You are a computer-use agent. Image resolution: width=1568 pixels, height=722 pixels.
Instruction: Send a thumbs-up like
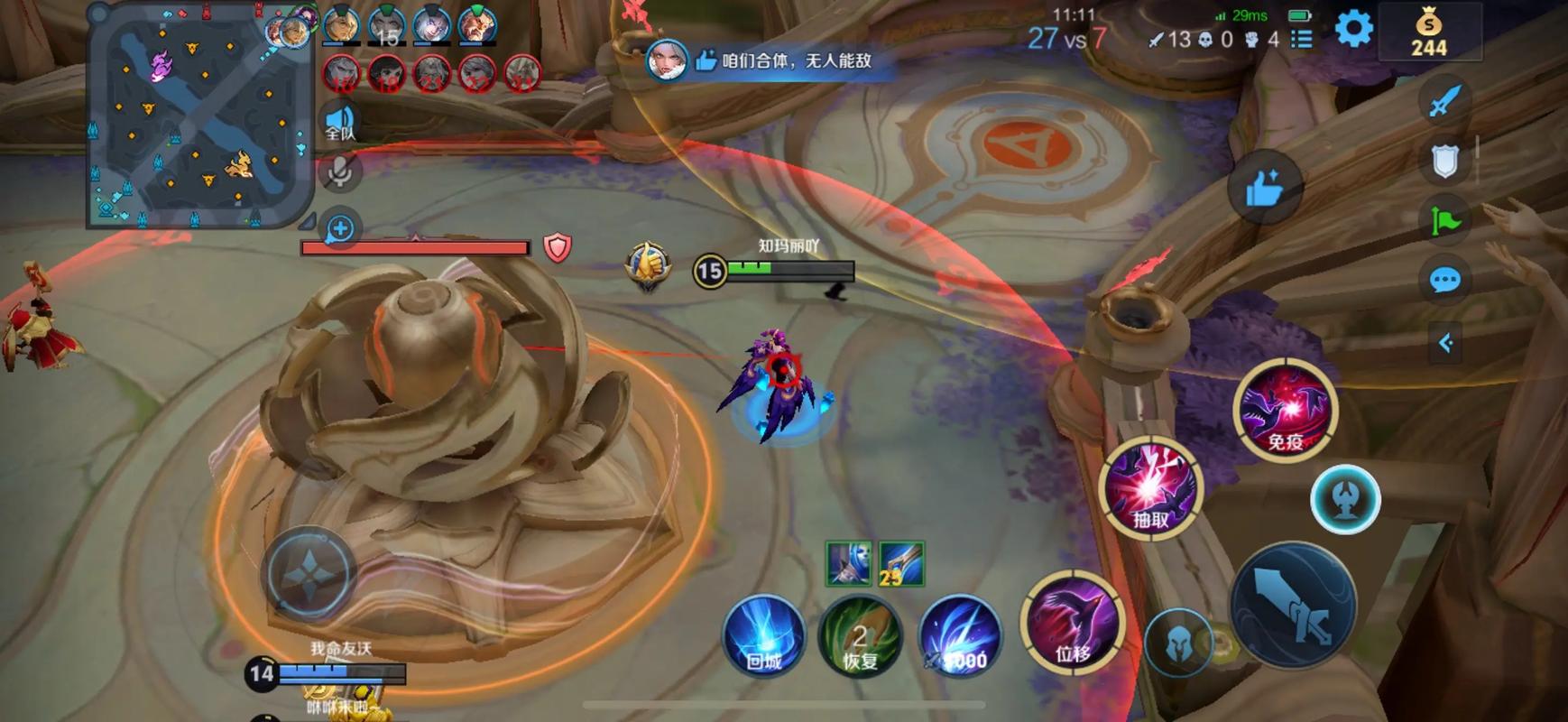pyautogui.click(x=1264, y=188)
